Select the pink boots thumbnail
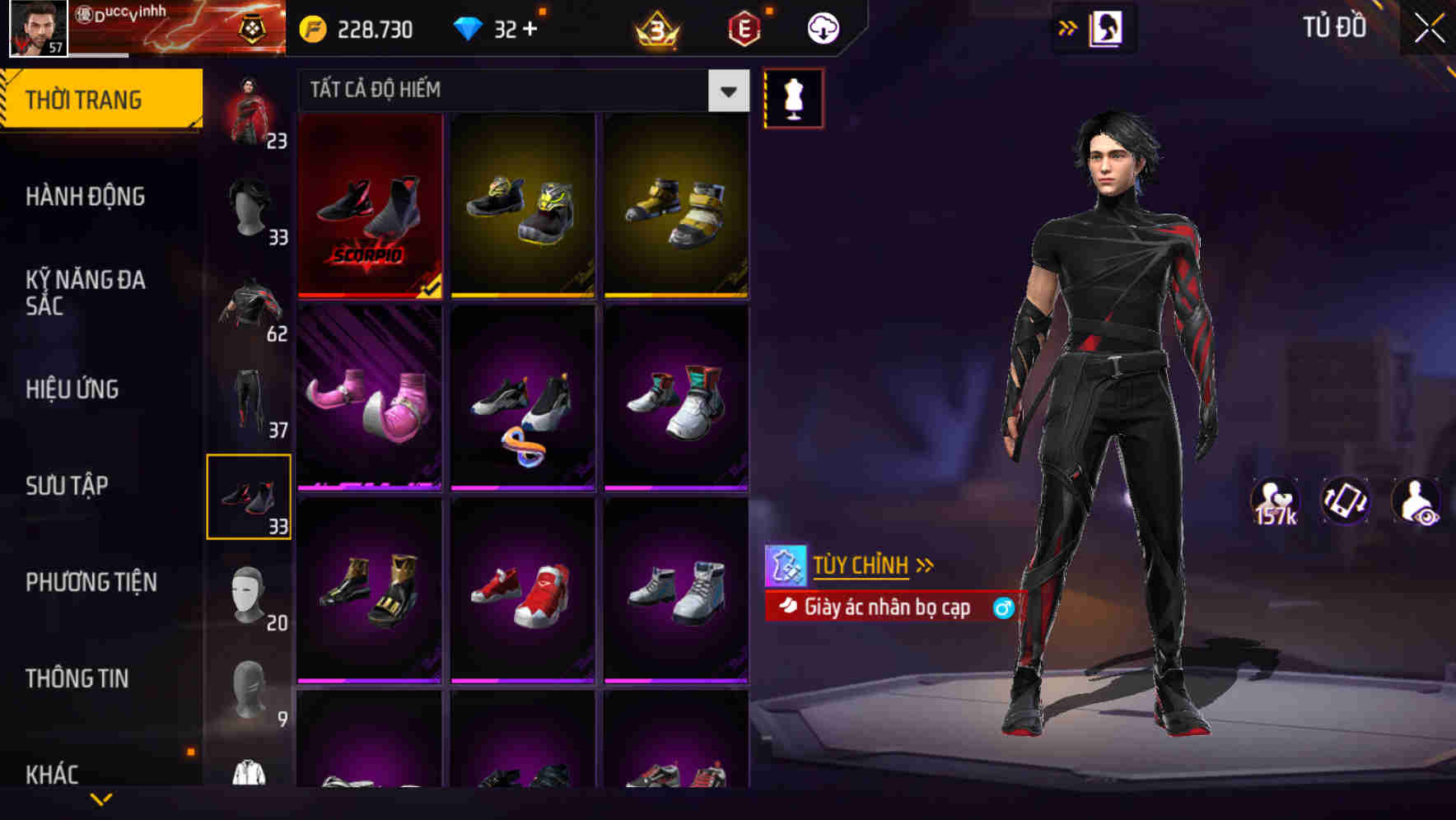 click(371, 399)
